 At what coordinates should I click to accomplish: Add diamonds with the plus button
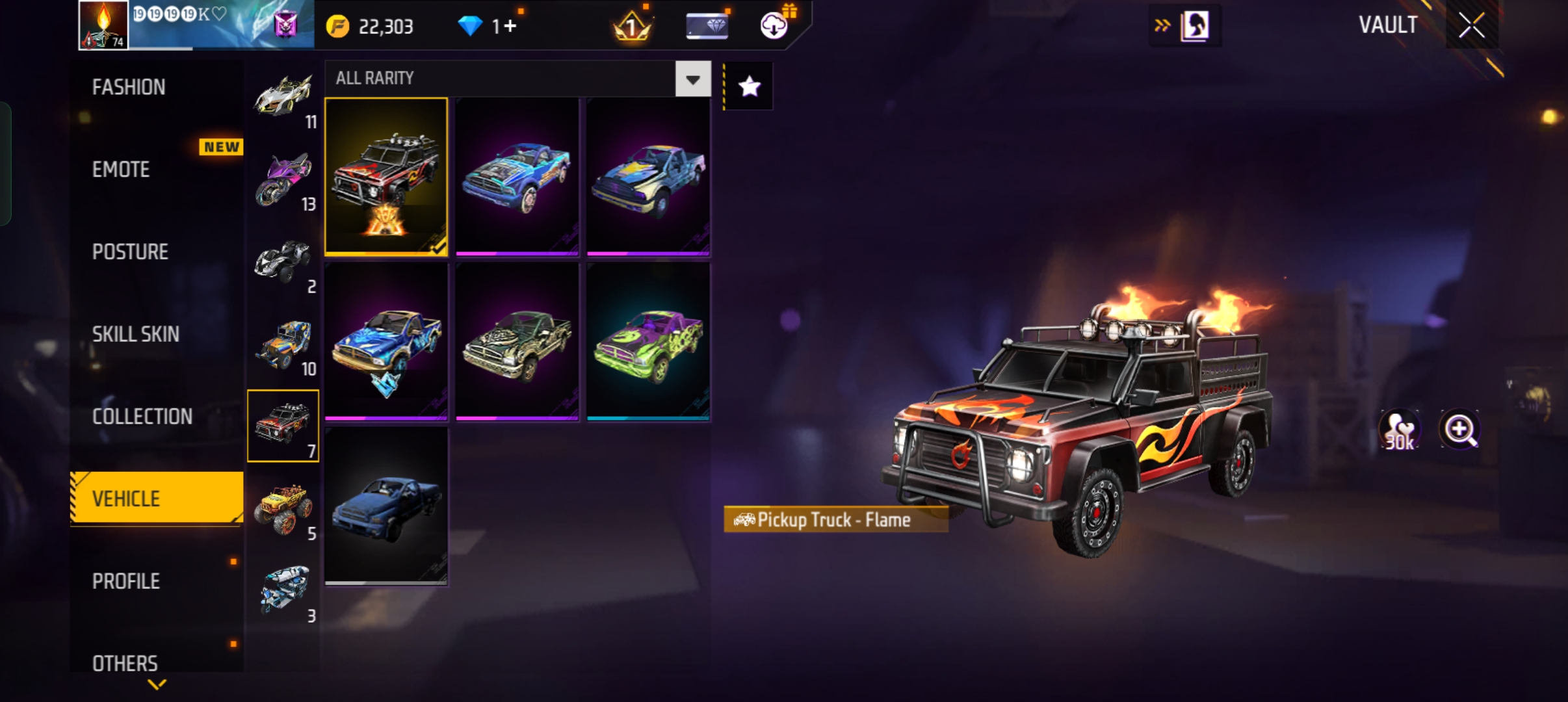[510, 26]
